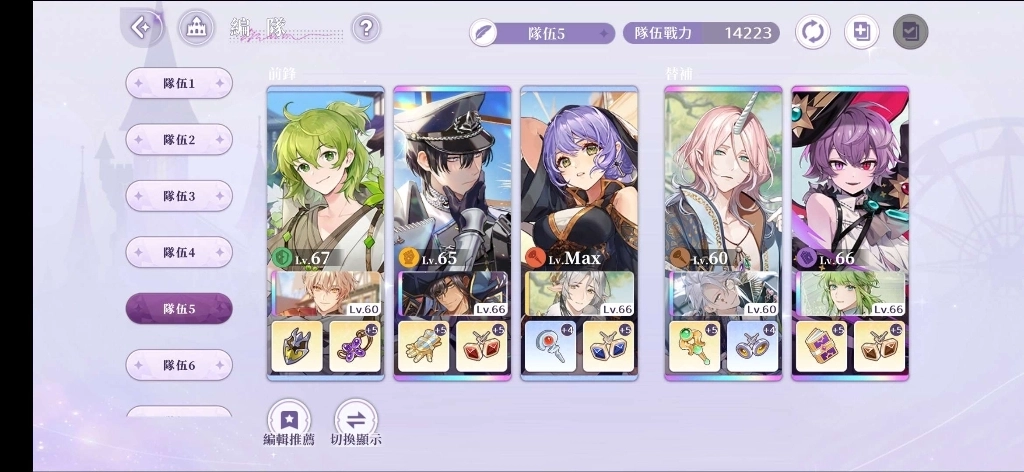1024x472 pixels.
Task: Select the green-haired Lv.67 character card
Action: tap(325, 180)
